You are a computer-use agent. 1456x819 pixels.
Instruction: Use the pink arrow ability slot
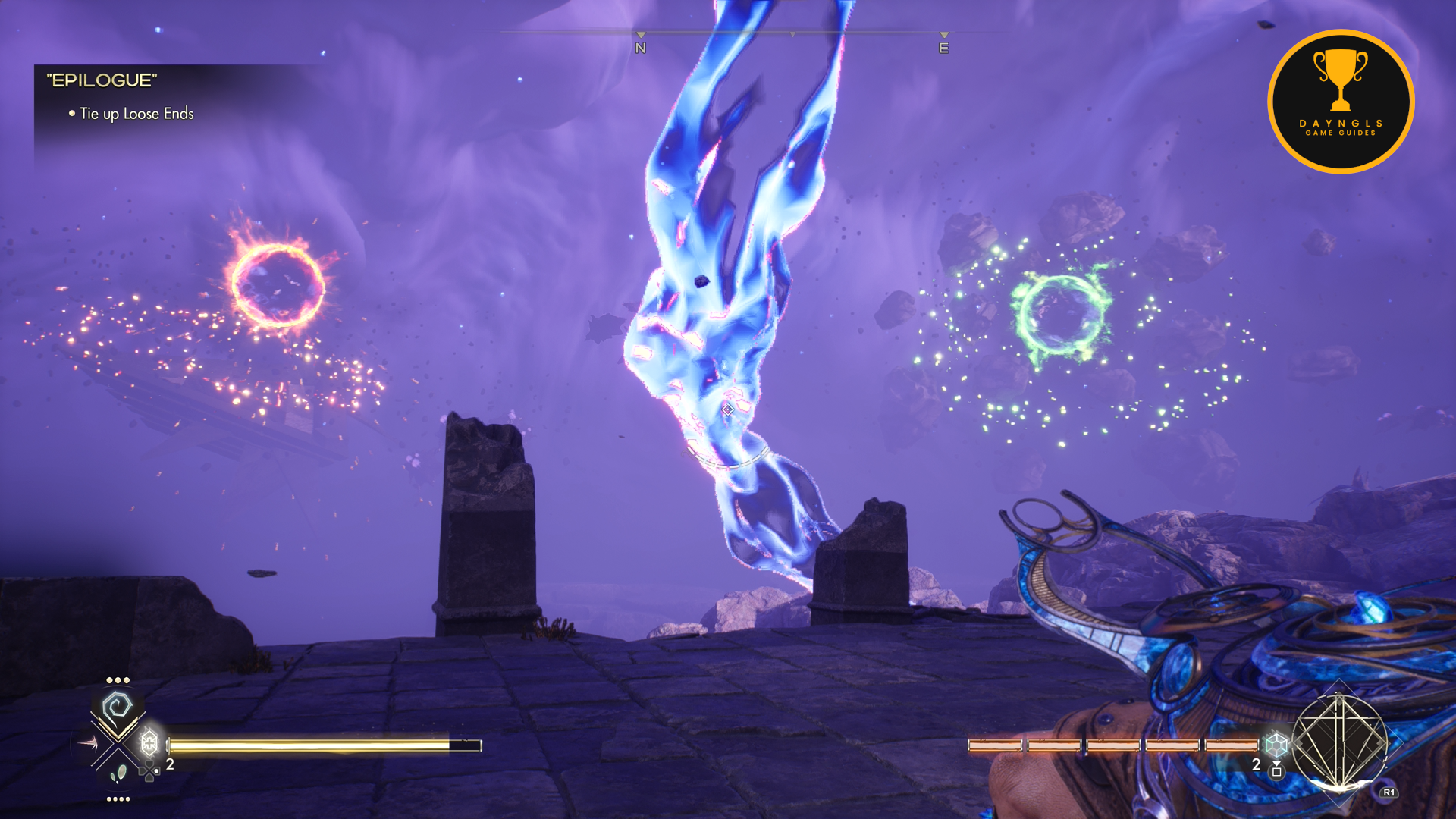(x=86, y=744)
